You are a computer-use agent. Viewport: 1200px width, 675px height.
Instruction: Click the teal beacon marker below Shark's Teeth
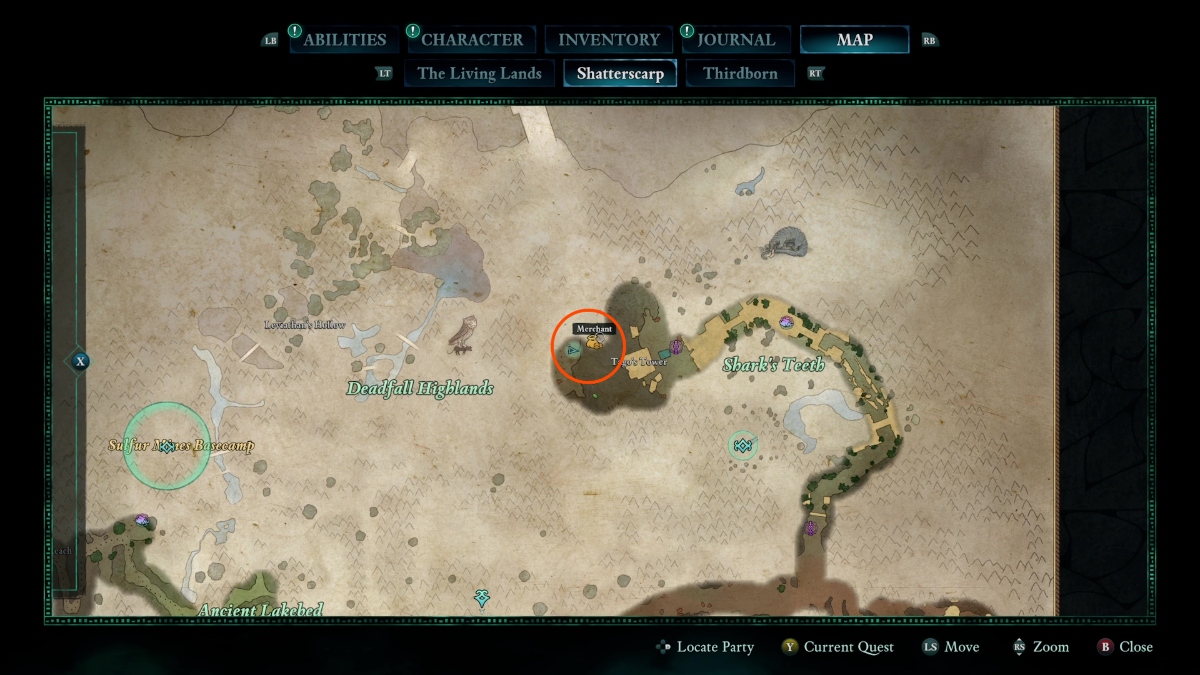click(x=742, y=445)
